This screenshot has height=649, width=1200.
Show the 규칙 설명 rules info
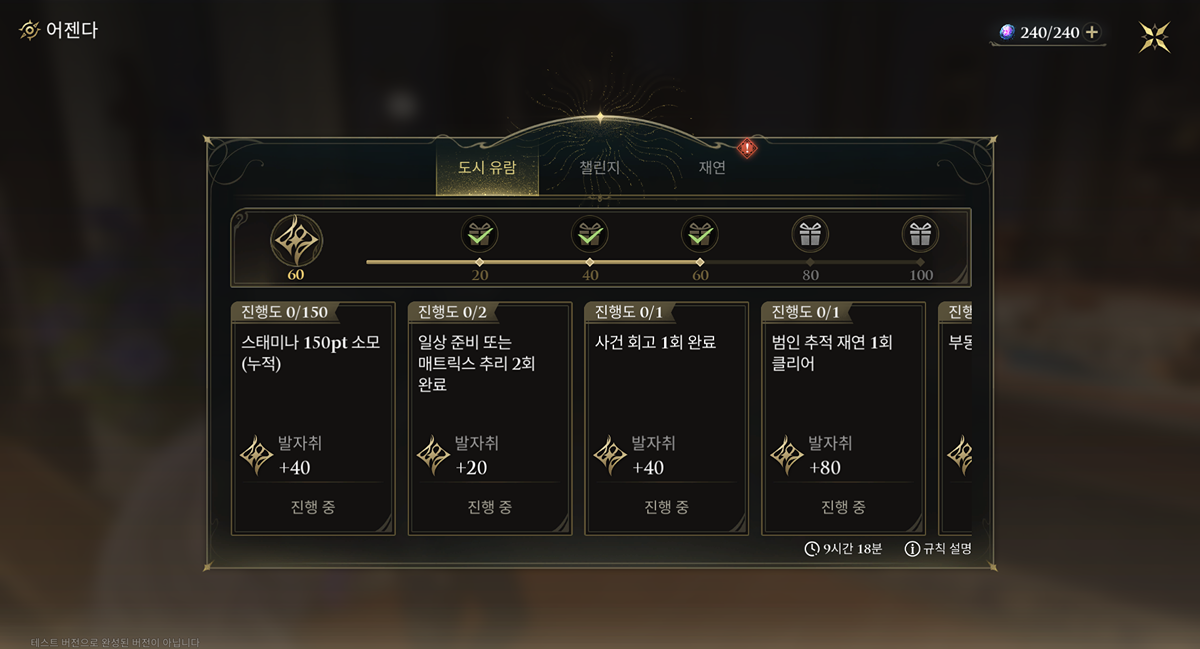(938, 549)
